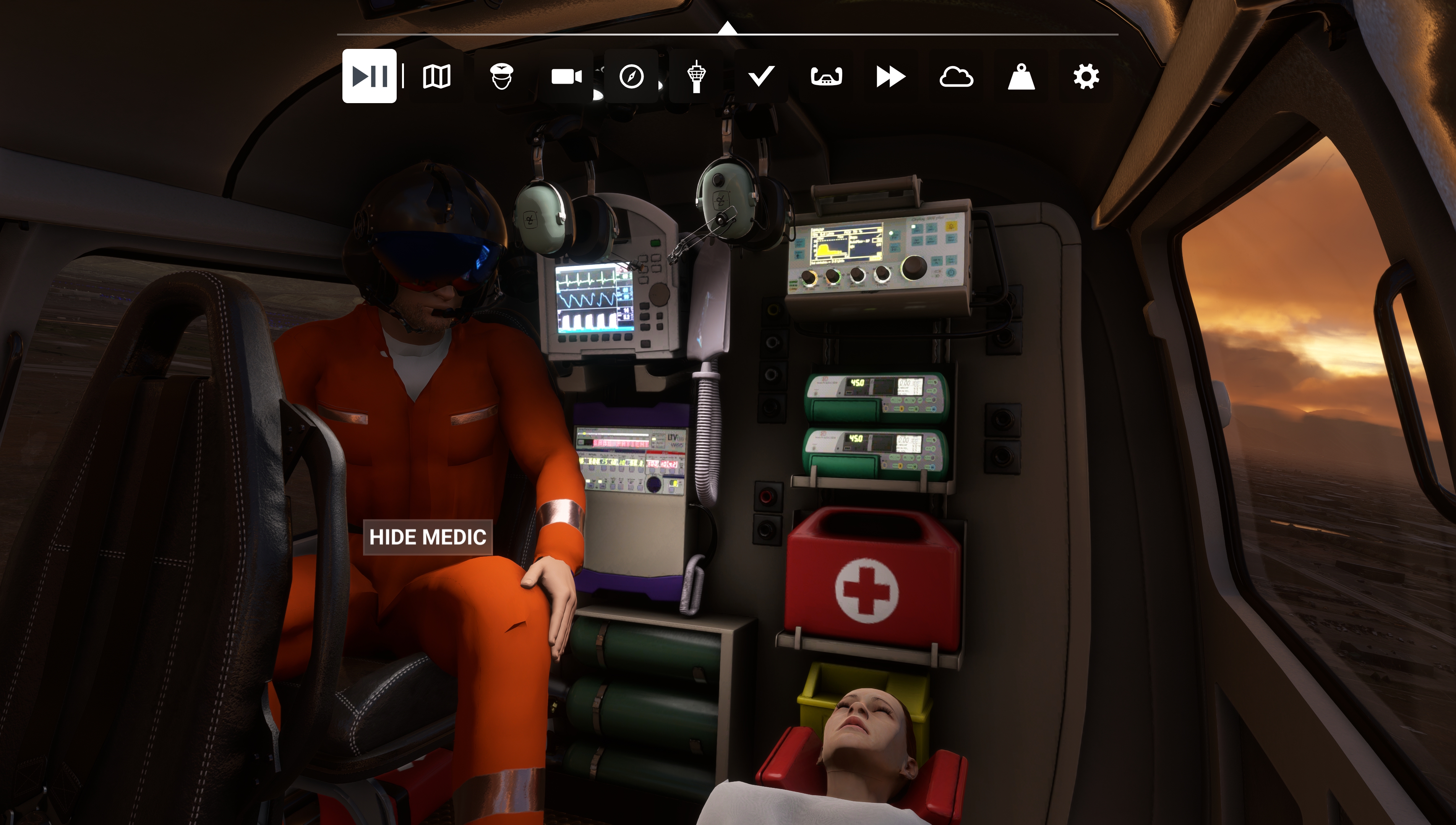
Task: Open the ATC control tower panel
Action: tap(696, 76)
